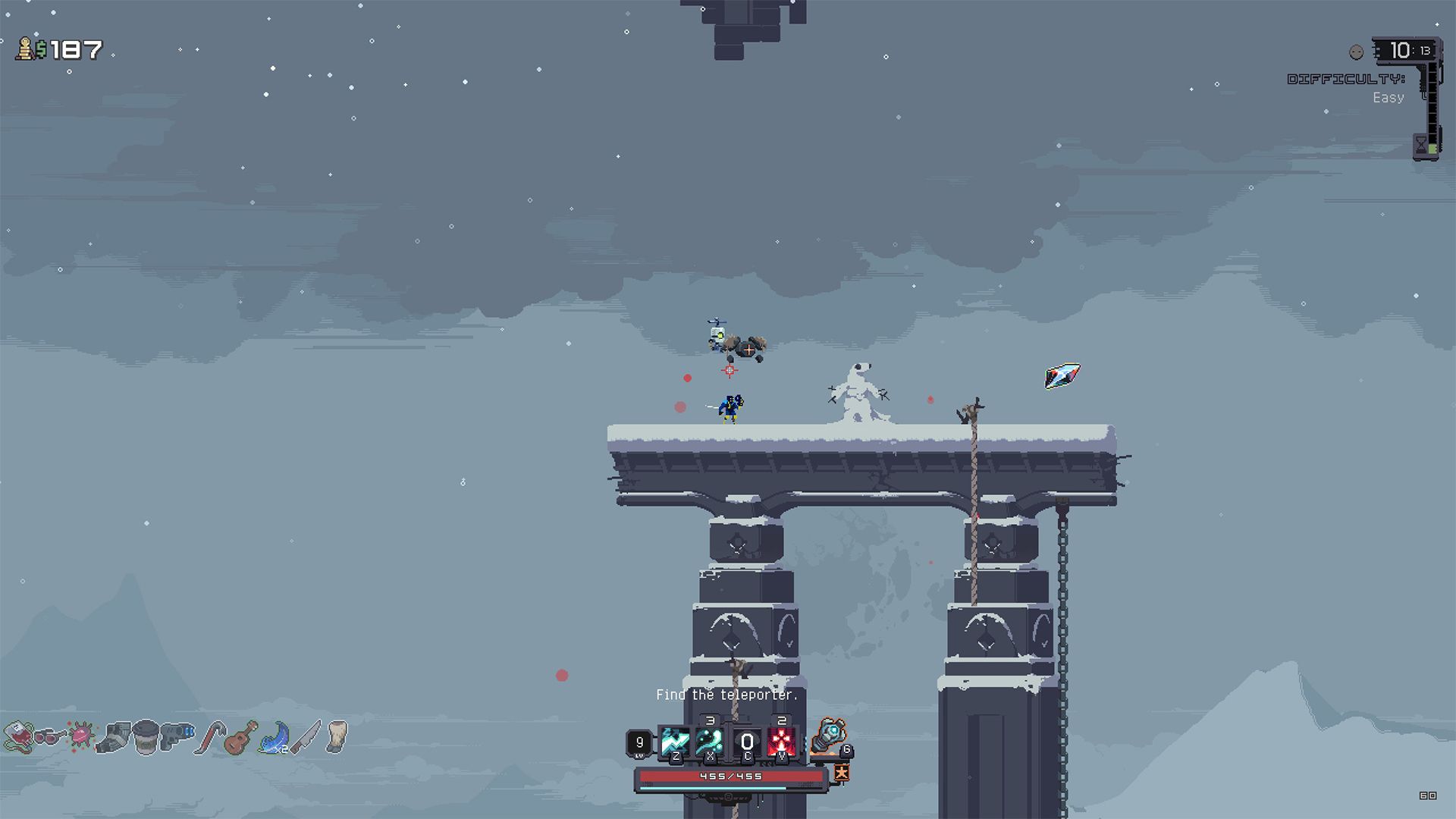Click the Goat Hoof item icon
This screenshot has height=819, width=1456.
(335, 737)
